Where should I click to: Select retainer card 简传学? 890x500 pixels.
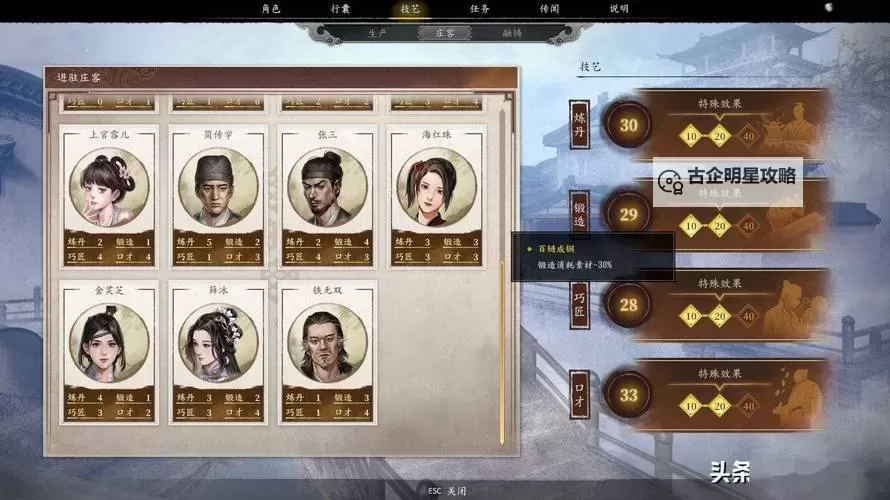[x=218, y=195]
